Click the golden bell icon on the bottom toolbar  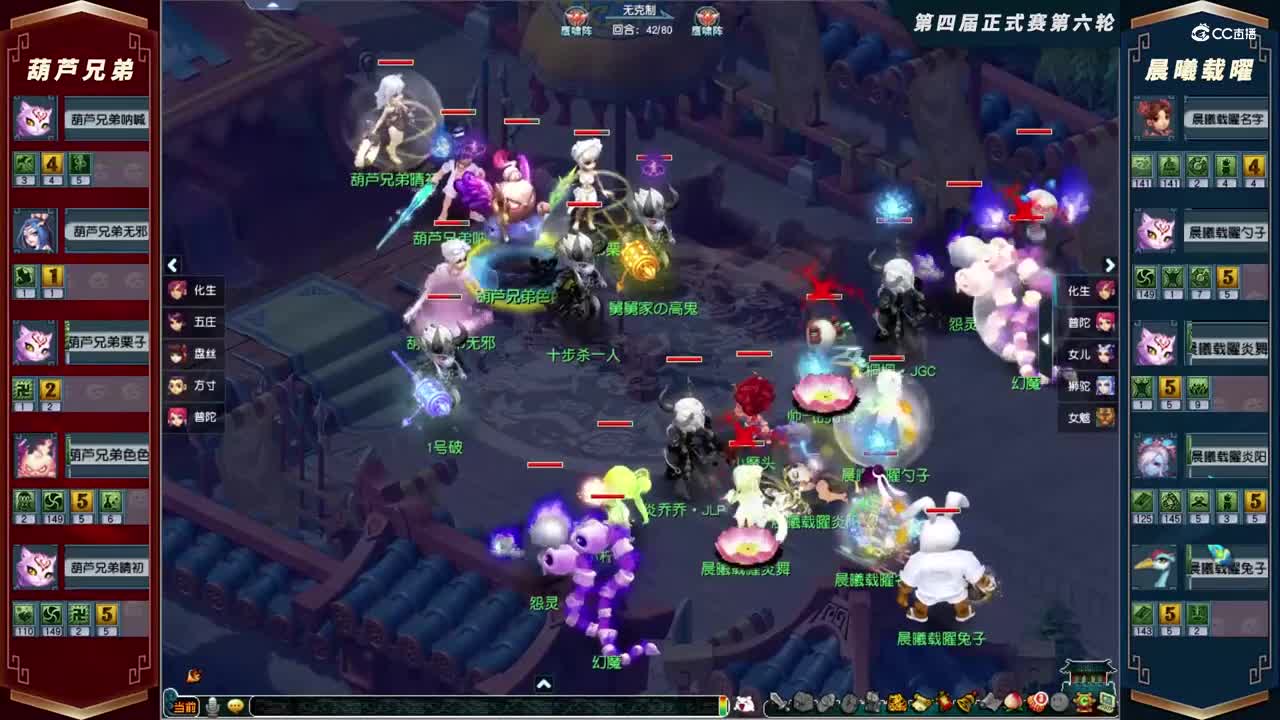tap(965, 705)
